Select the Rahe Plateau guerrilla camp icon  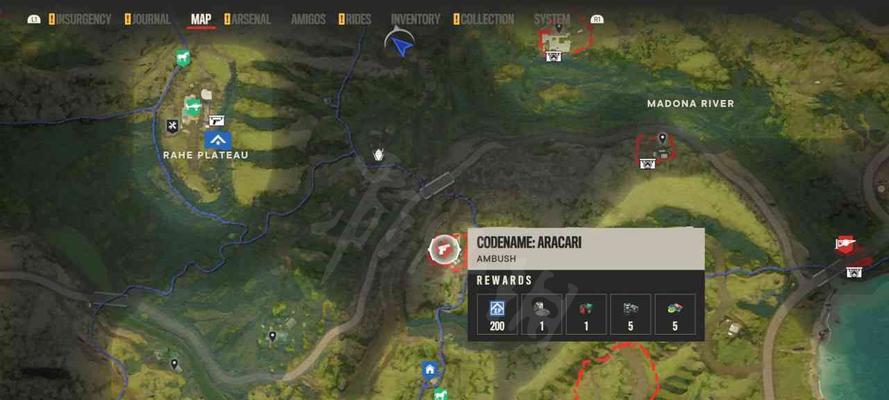218,141
